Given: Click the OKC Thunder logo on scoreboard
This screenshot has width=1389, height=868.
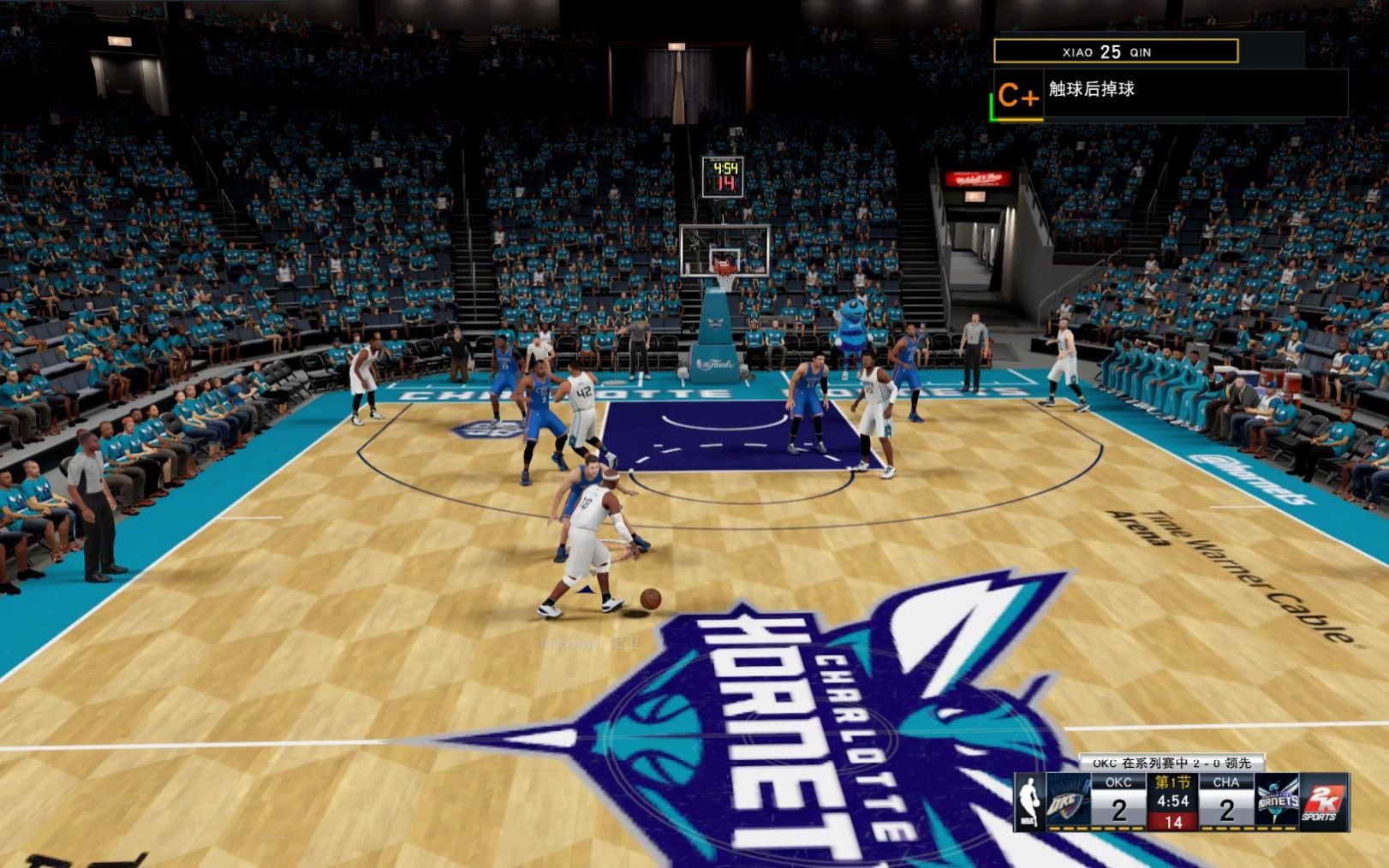Looking at the screenshot, I should pos(1067,802).
